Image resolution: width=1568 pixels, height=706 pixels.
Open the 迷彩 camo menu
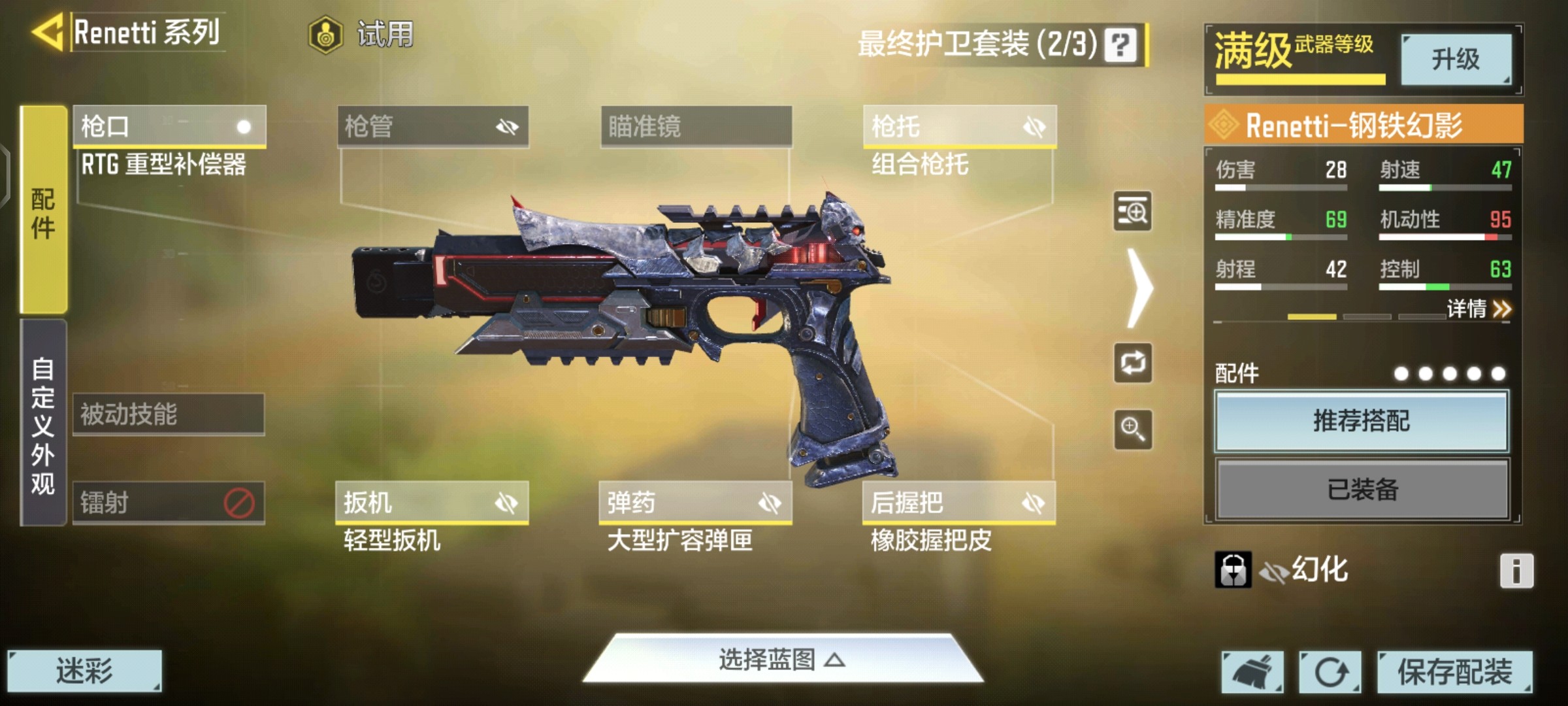pyautogui.click(x=84, y=671)
